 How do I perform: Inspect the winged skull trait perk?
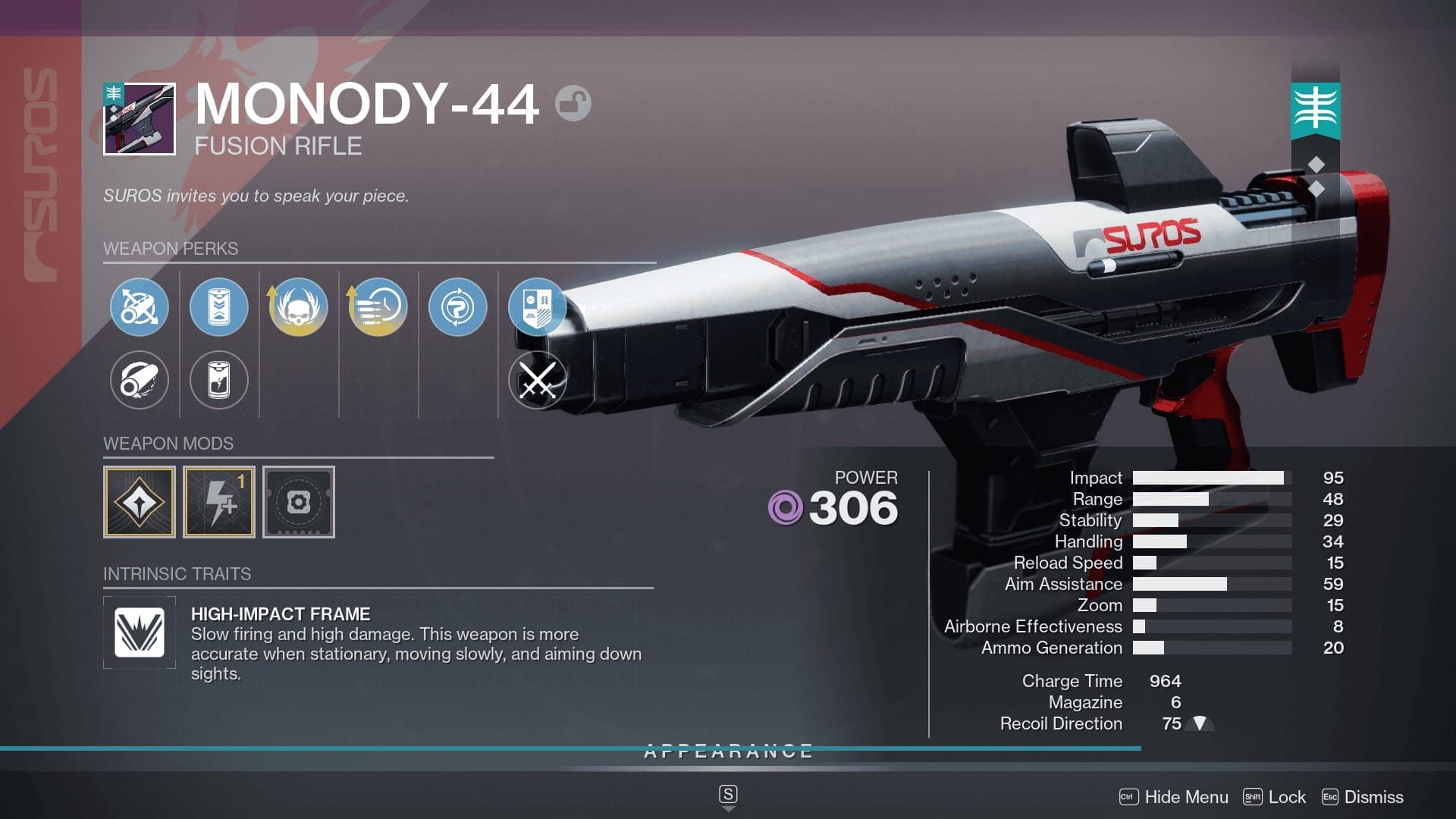click(x=298, y=307)
